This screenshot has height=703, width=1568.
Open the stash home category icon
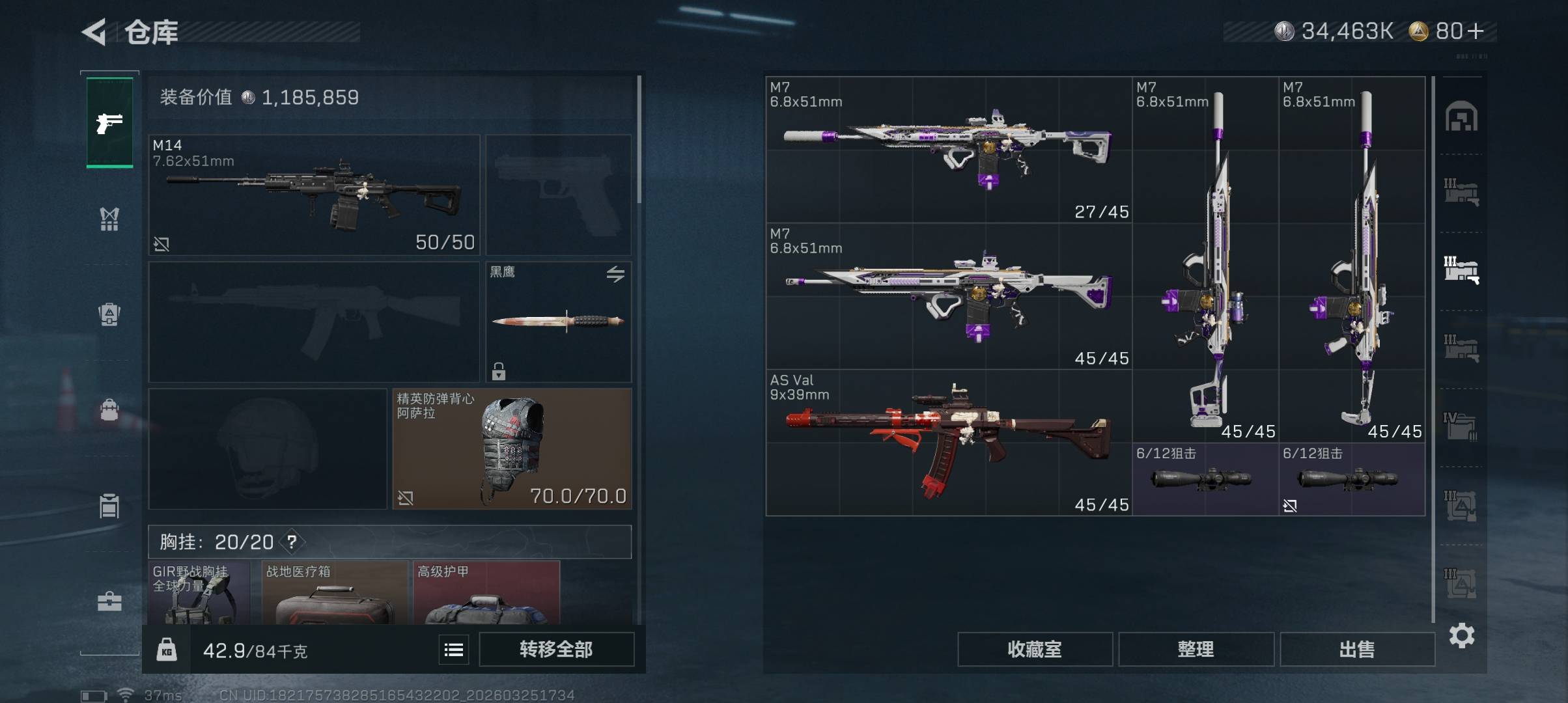(1461, 117)
